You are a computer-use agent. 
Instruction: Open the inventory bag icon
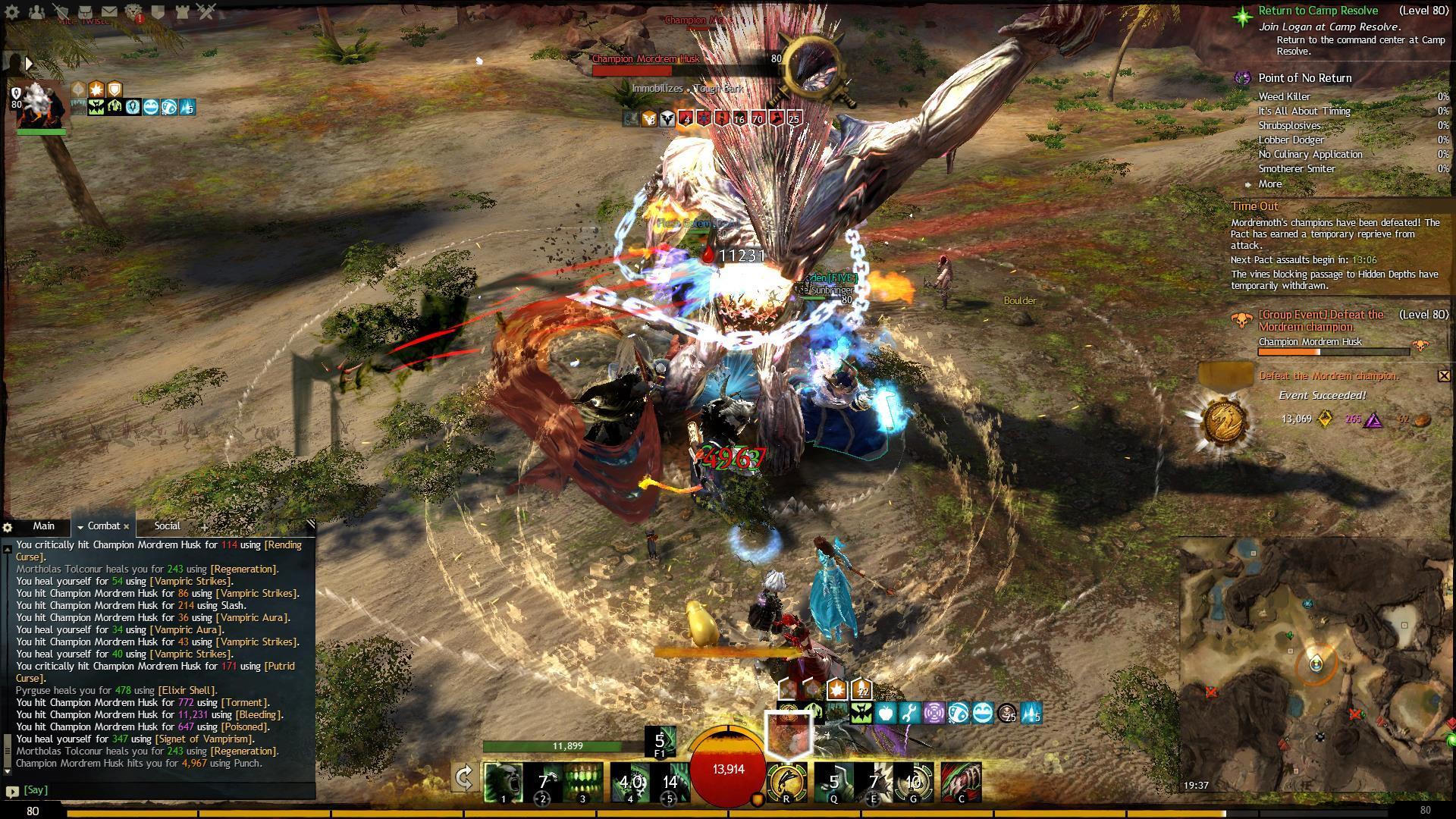pos(86,12)
